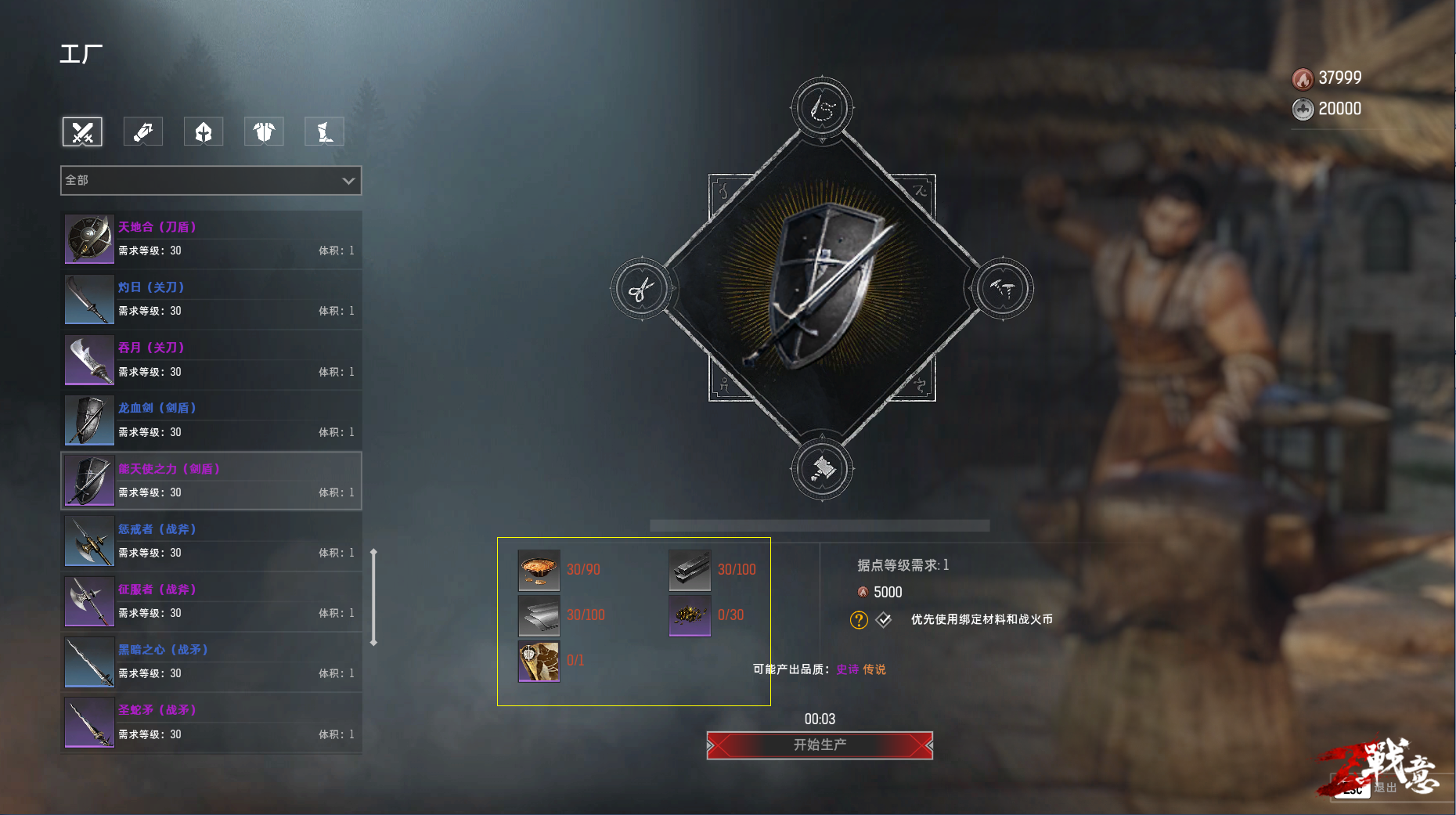Image resolution: width=1456 pixels, height=815 pixels.
Task: Click the bowl material slot showing 30/90
Action: click(539, 570)
